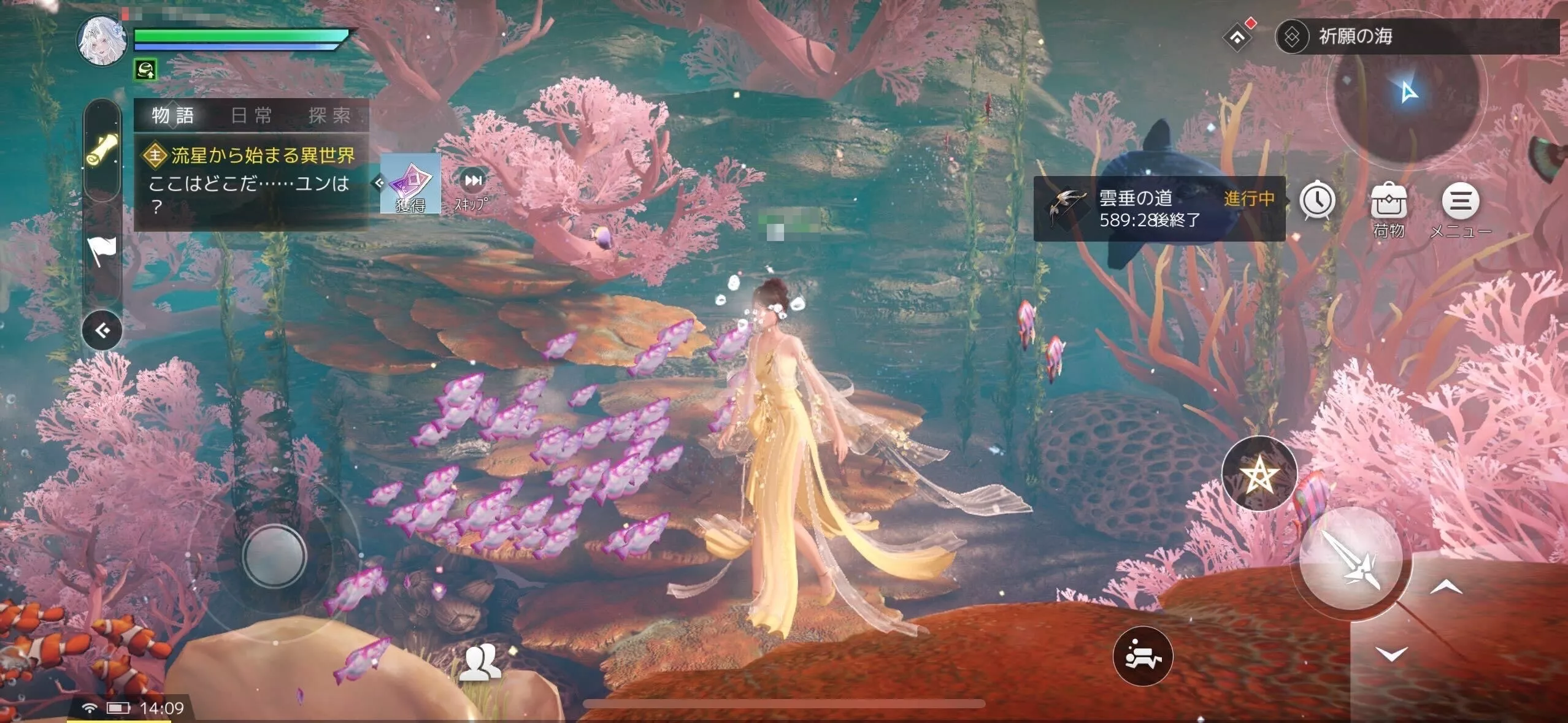Open the 探索 exploration tab
Viewport: 1568px width, 723px height.
tap(329, 115)
